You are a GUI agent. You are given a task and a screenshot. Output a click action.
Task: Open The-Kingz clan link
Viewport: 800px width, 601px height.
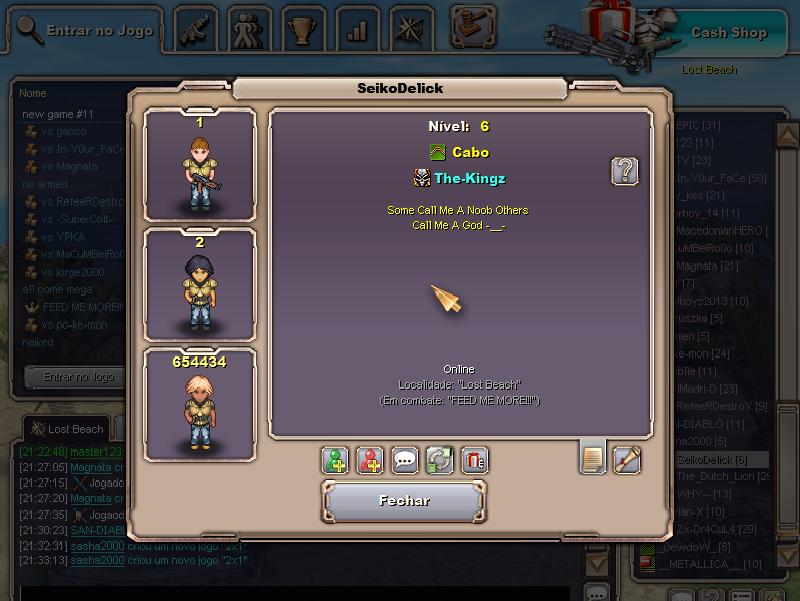click(469, 179)
